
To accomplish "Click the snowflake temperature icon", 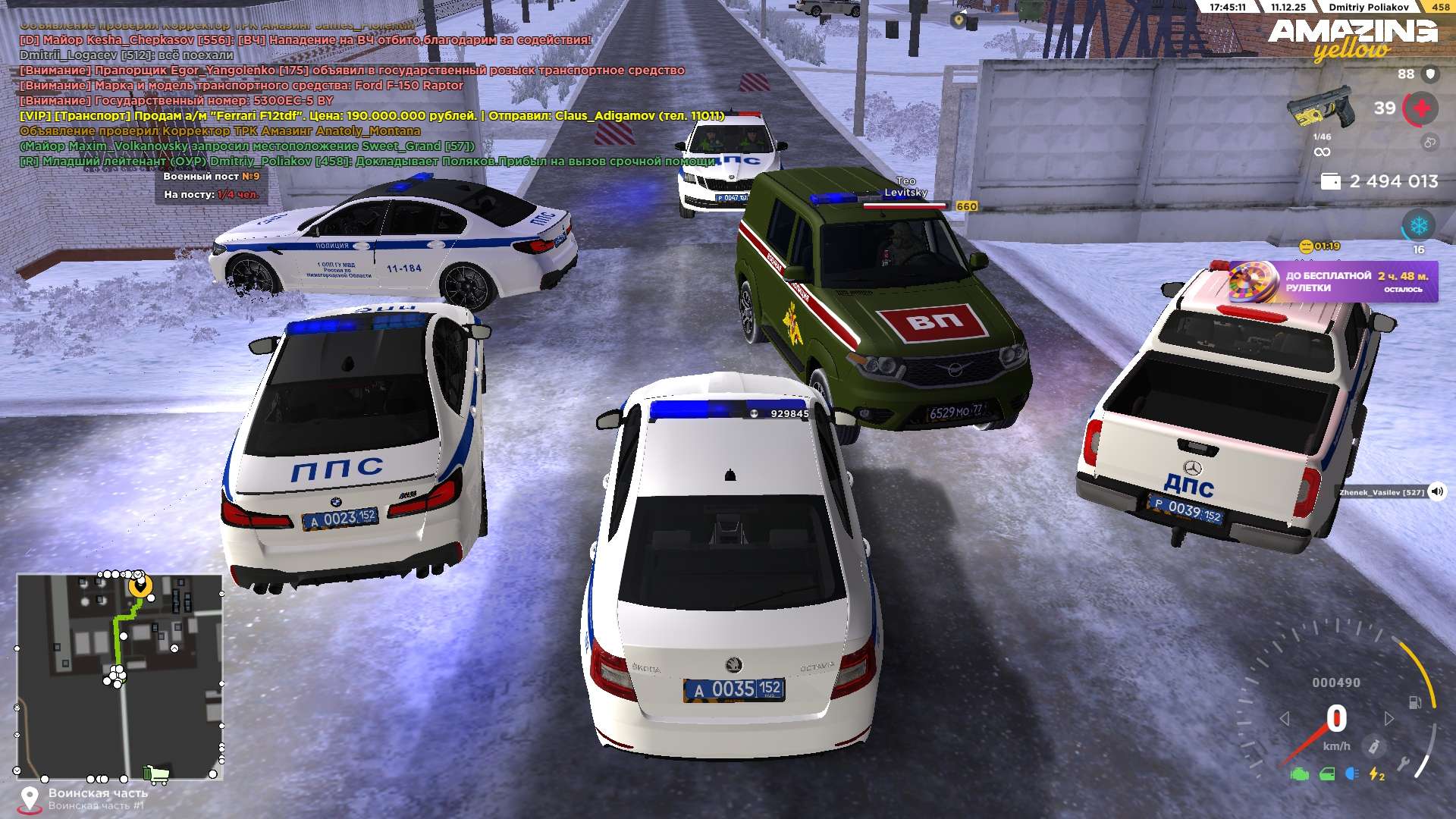I will [x=1418, y=226].
